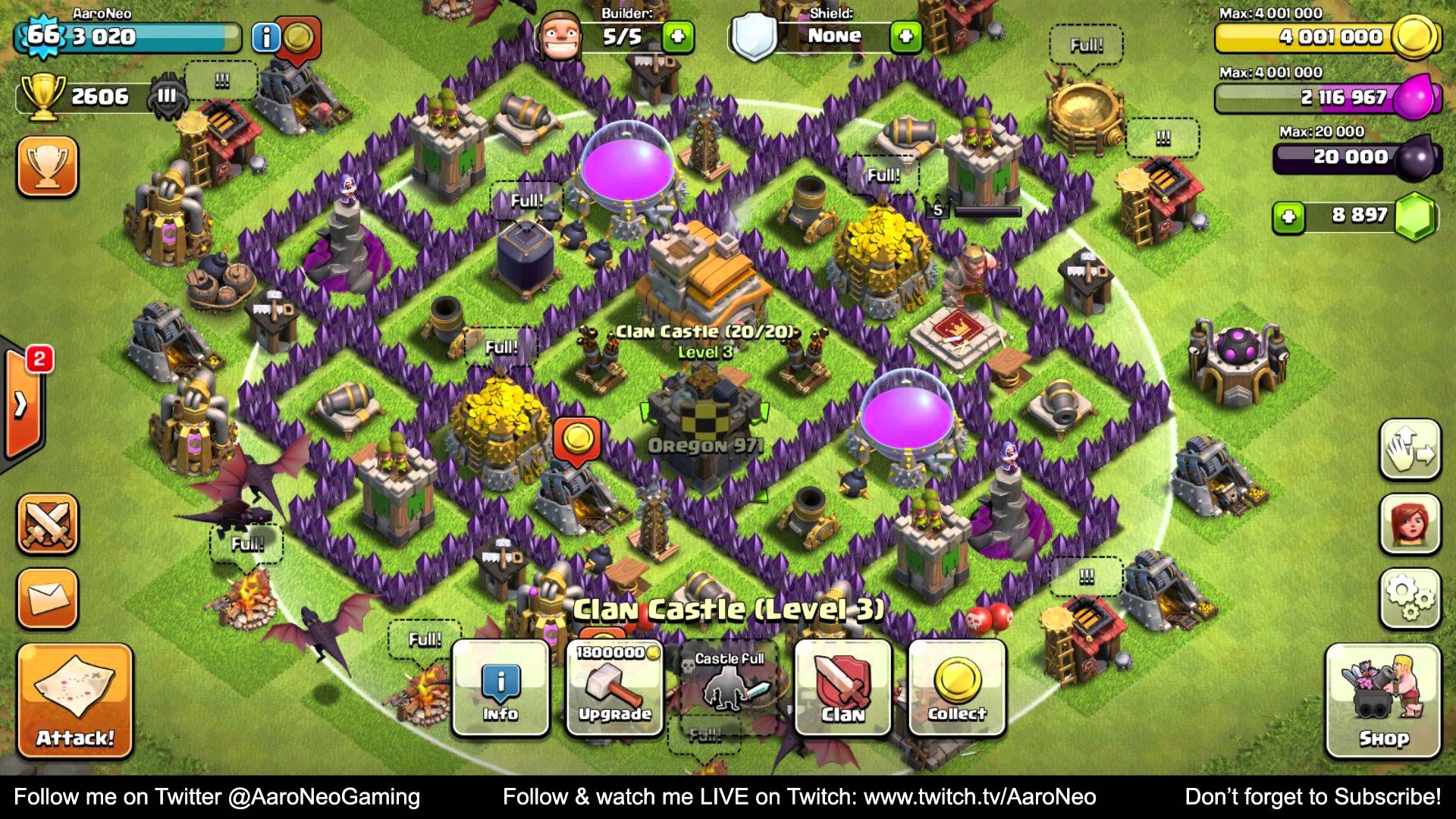
Task: Open the village layout editor hand icon
Action: [x=1409, y=449]
